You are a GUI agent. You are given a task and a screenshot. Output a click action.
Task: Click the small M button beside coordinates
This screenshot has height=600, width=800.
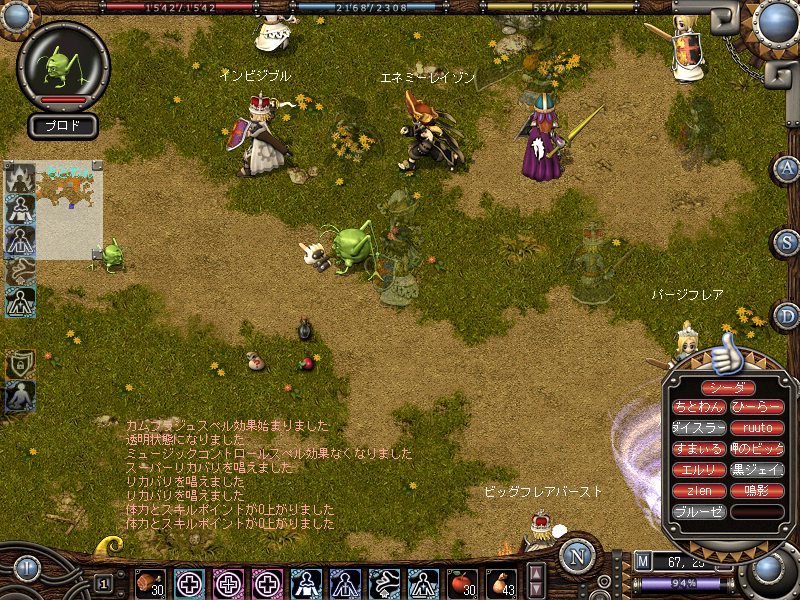[x=643, y=562]
